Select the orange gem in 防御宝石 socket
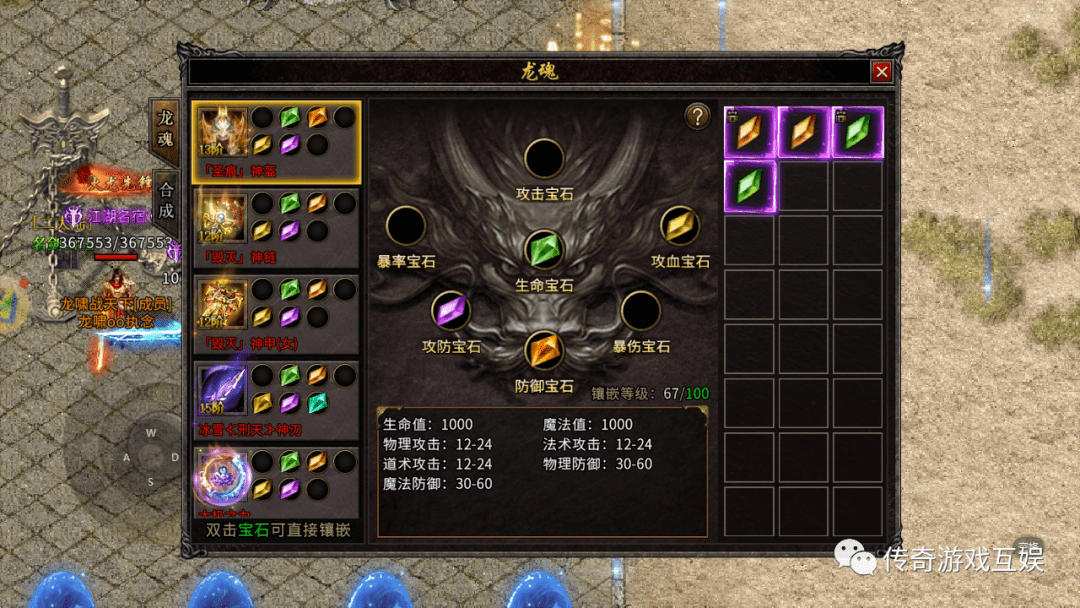This screenshot has height=608, width=1080. (544, 350)
